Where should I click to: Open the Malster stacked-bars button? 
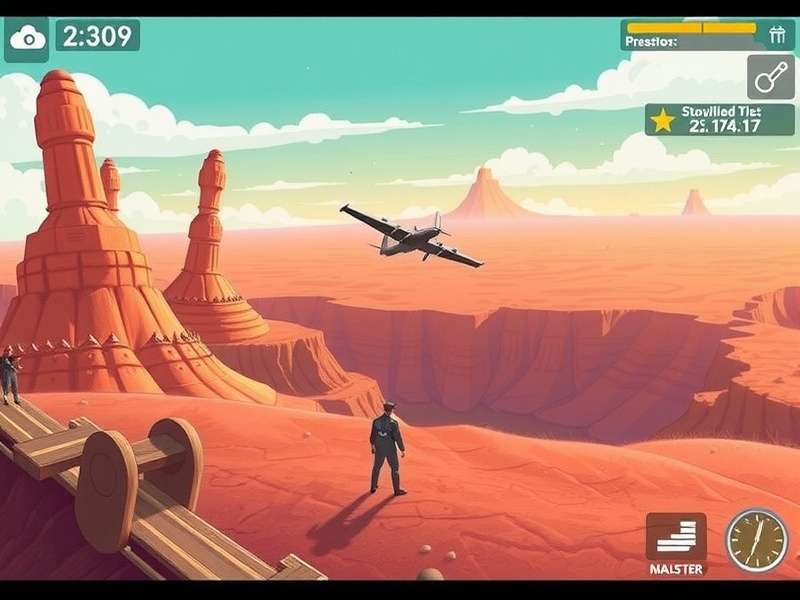(675, 541)
